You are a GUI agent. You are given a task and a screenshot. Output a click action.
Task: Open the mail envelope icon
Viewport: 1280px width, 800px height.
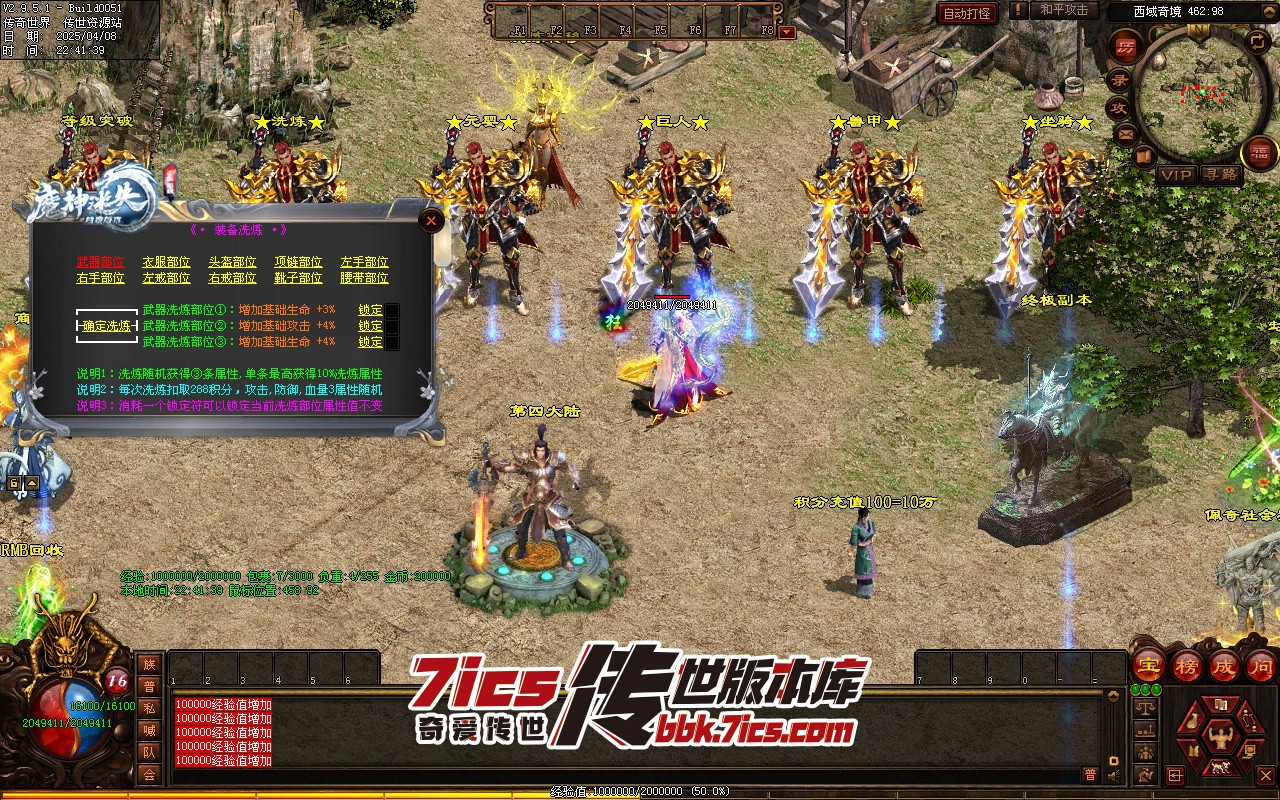tap(1126, 134)
